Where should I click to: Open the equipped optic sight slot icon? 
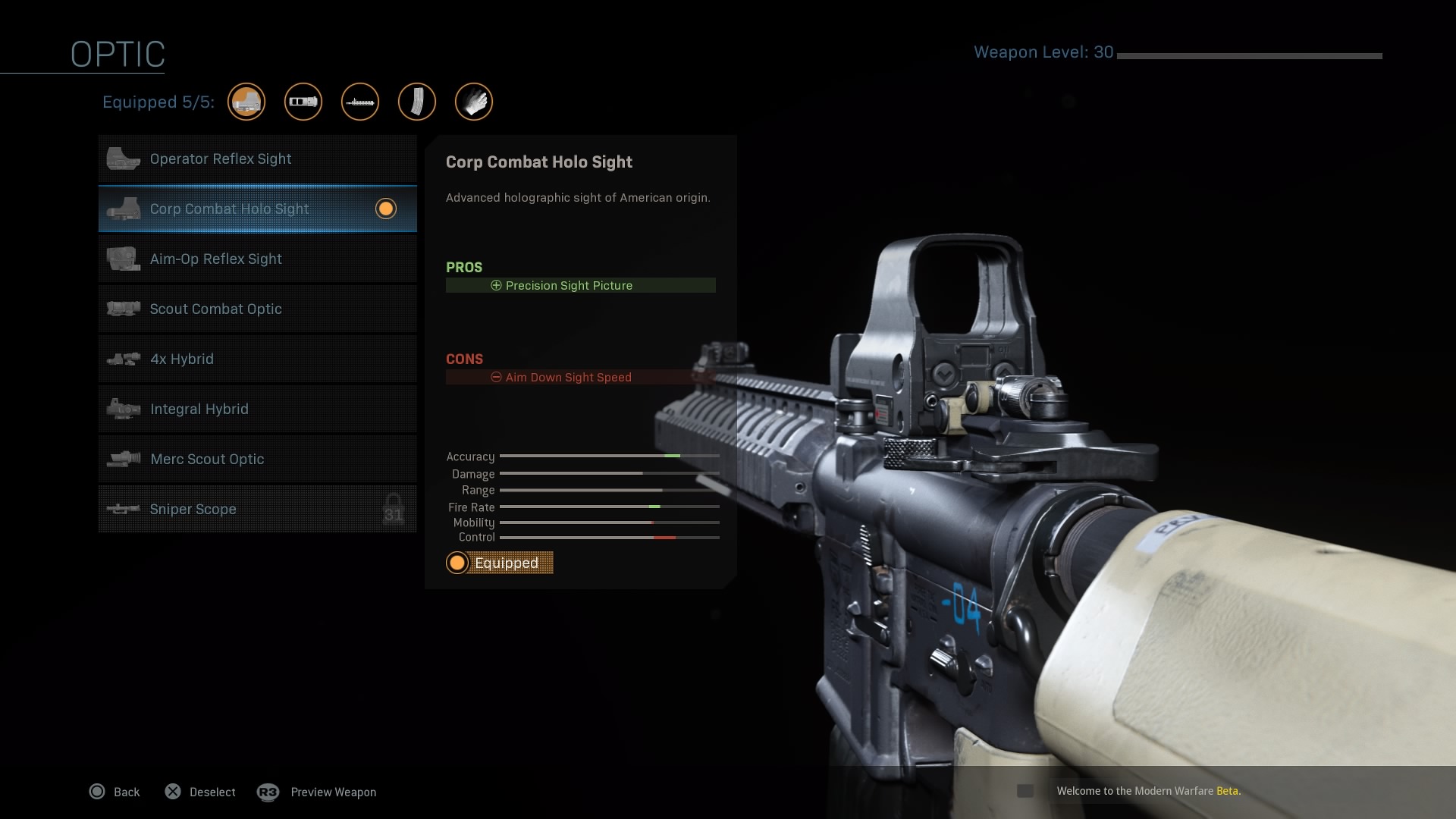pos(246,102)
